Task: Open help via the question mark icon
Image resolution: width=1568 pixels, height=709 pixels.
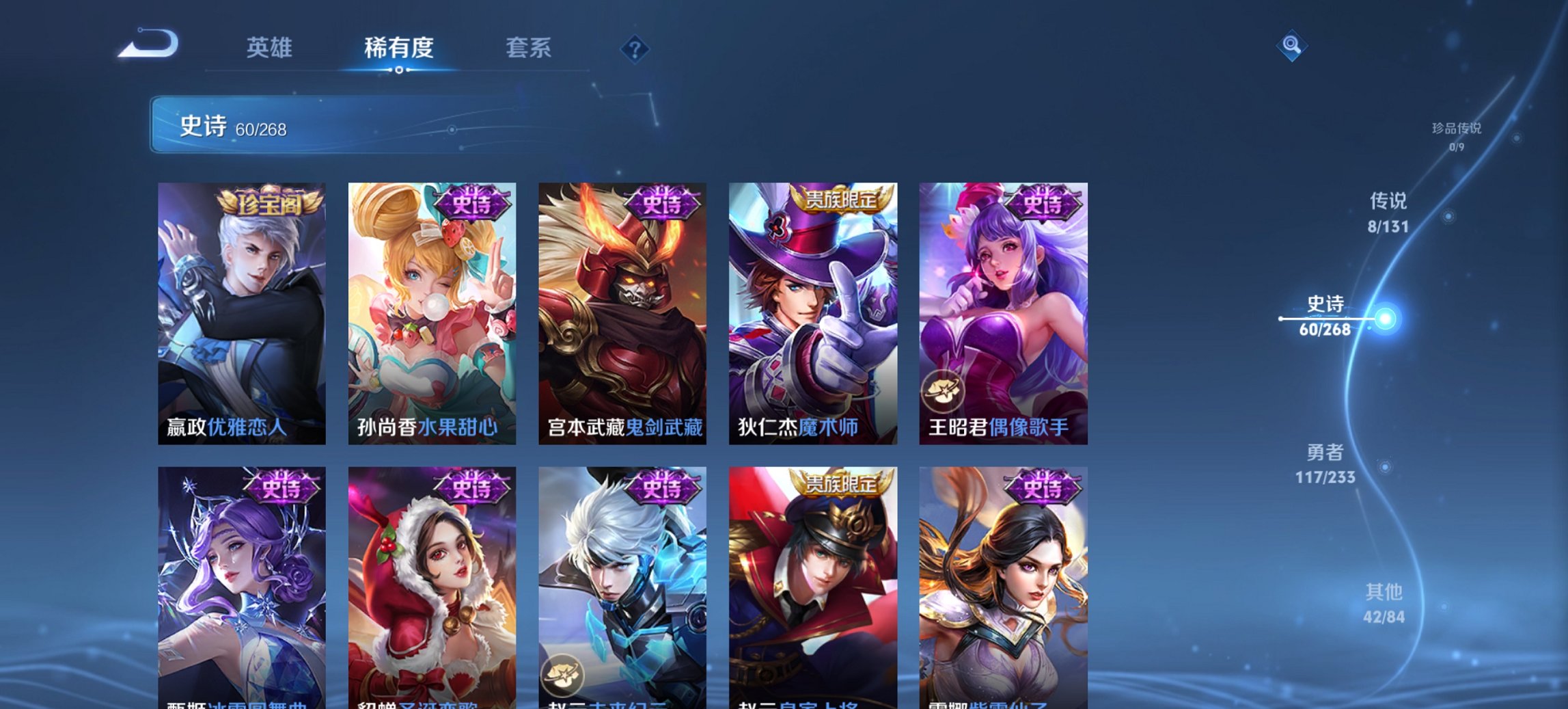Action: pyautogui.click(x=634, y=48)
